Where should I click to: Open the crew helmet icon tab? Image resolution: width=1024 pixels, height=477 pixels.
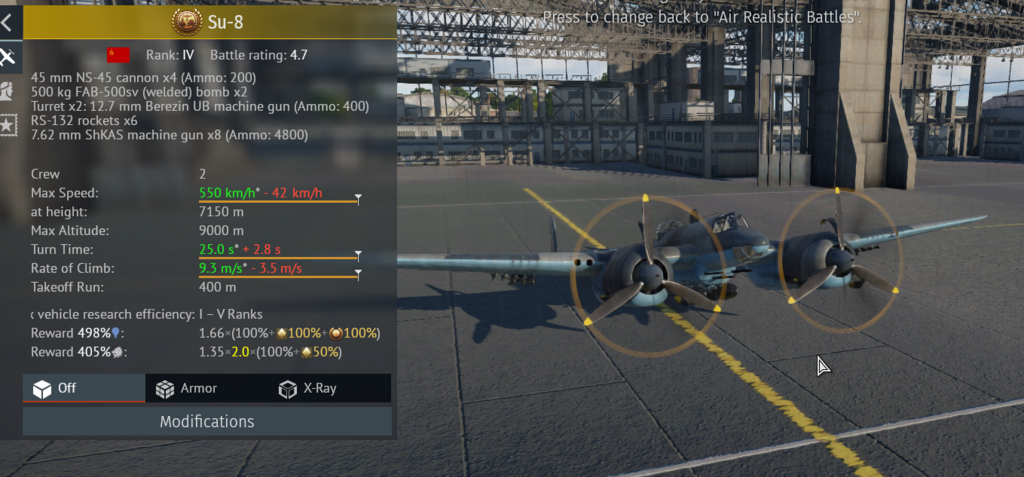click(7, 91)
